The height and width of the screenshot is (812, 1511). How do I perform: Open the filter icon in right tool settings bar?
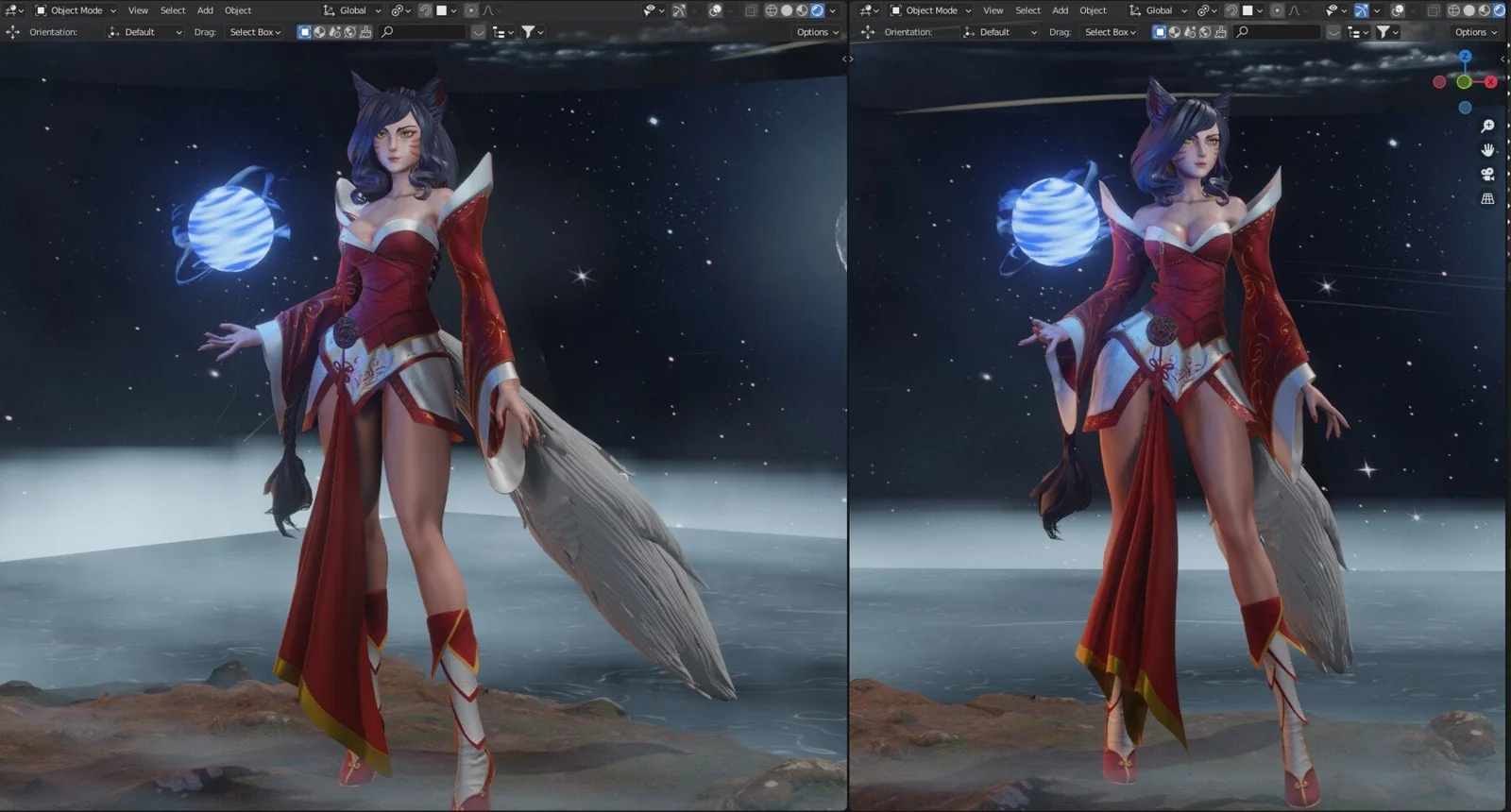(x=1383, y=31)
